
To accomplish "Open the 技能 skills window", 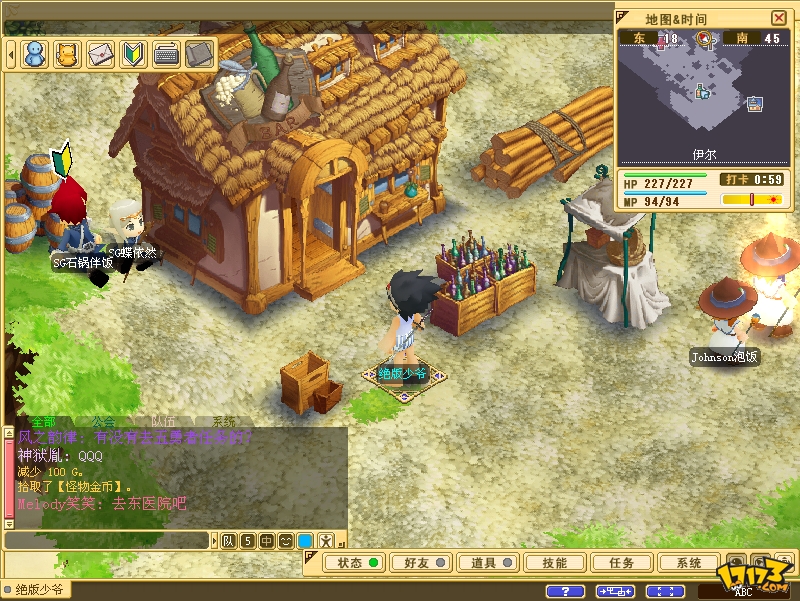I will [554, 563].
